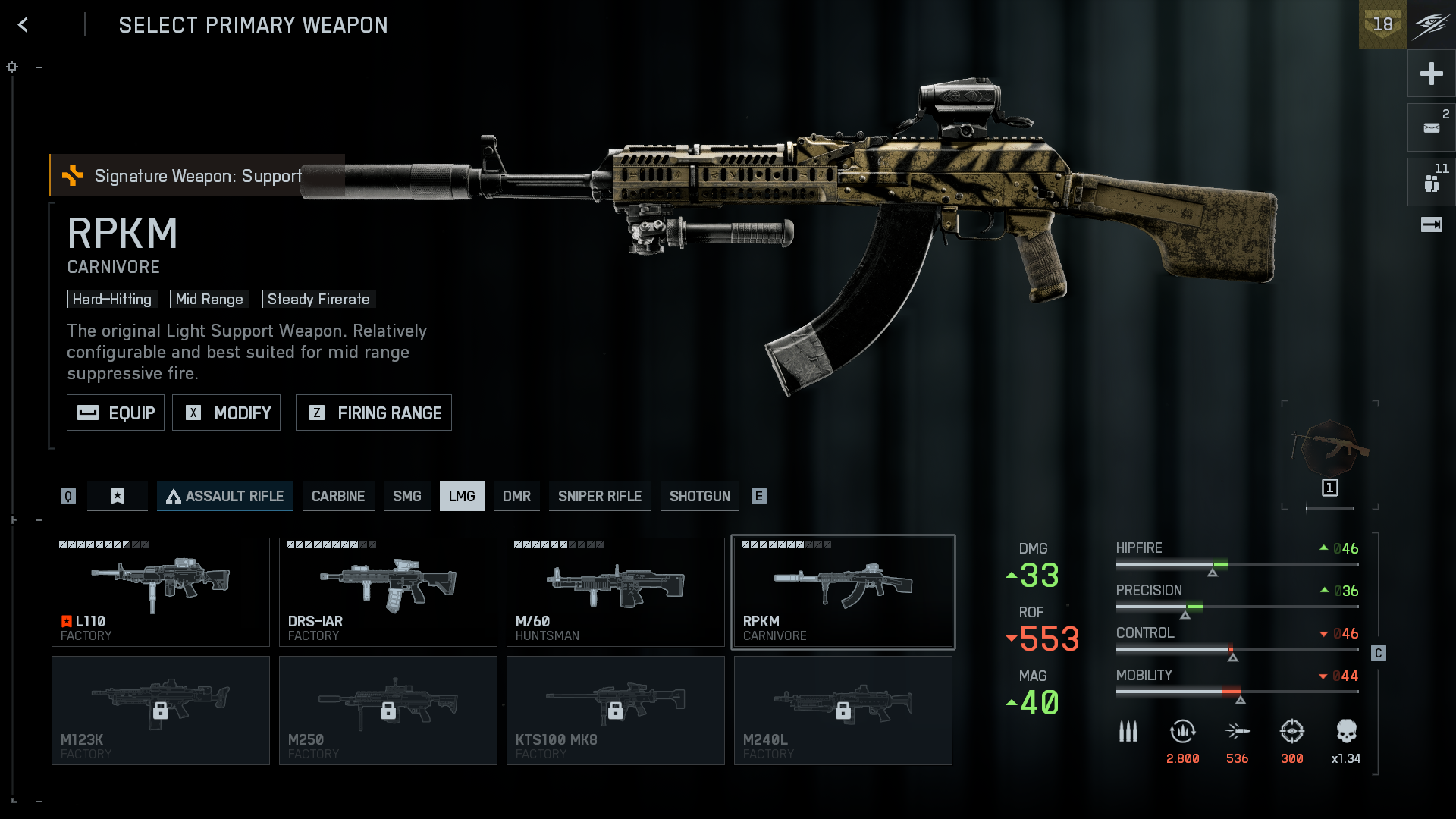This screenshot has height=819, width=1456.
Task: Select the L110 Factory weapon tile
Action: point(161,592)
